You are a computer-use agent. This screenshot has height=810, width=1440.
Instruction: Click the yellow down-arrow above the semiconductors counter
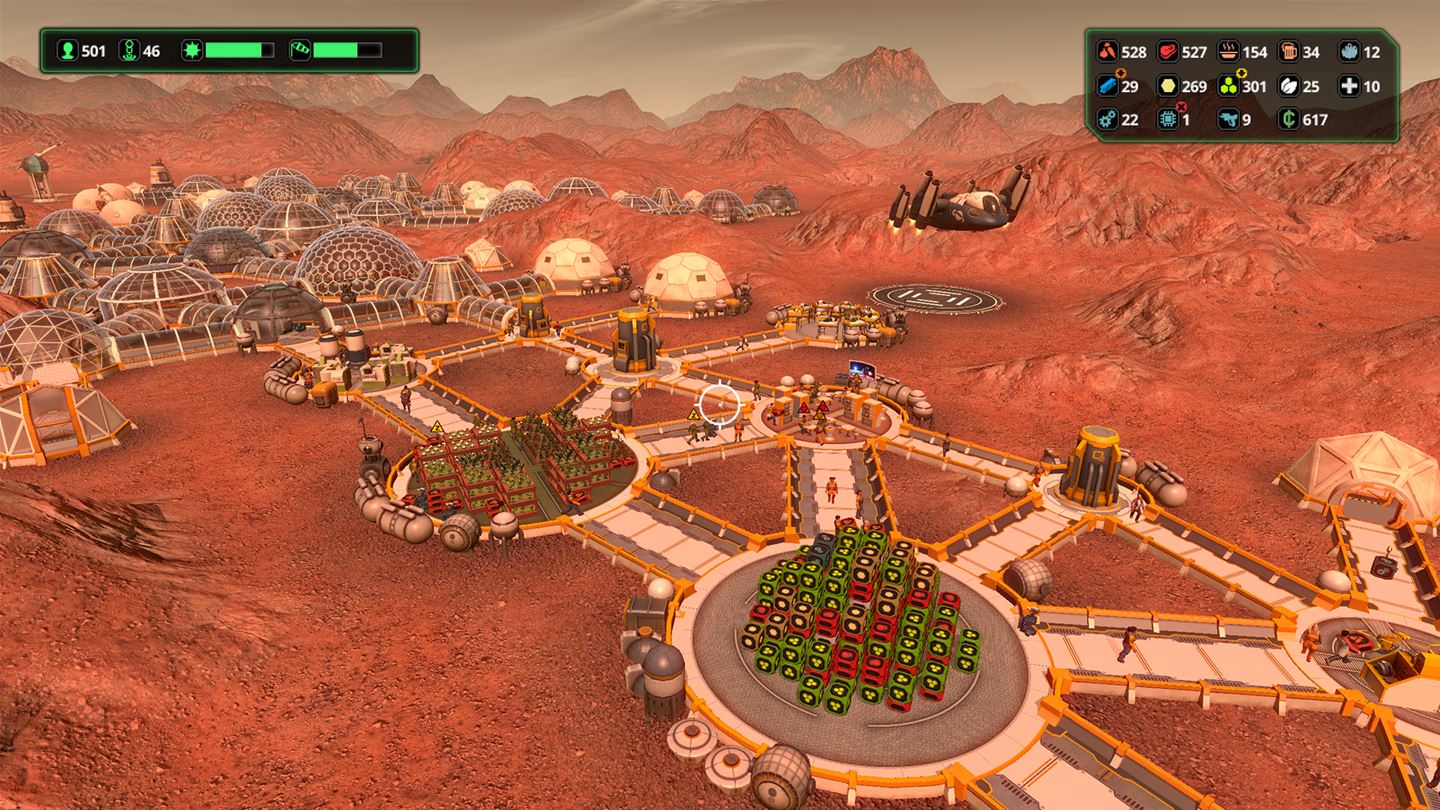pos(1240,73)
